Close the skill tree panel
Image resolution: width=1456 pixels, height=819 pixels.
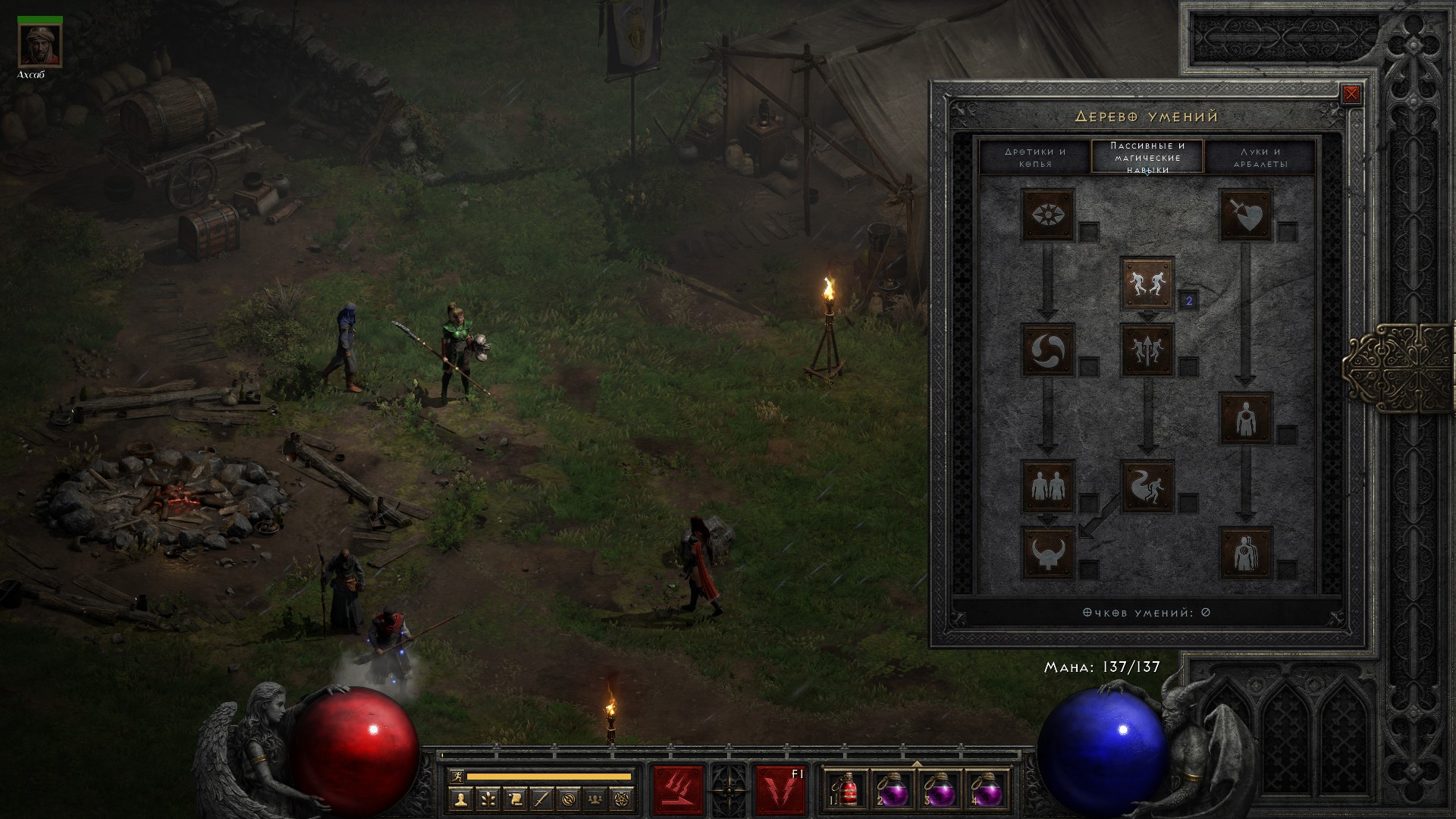(1351, 95)
